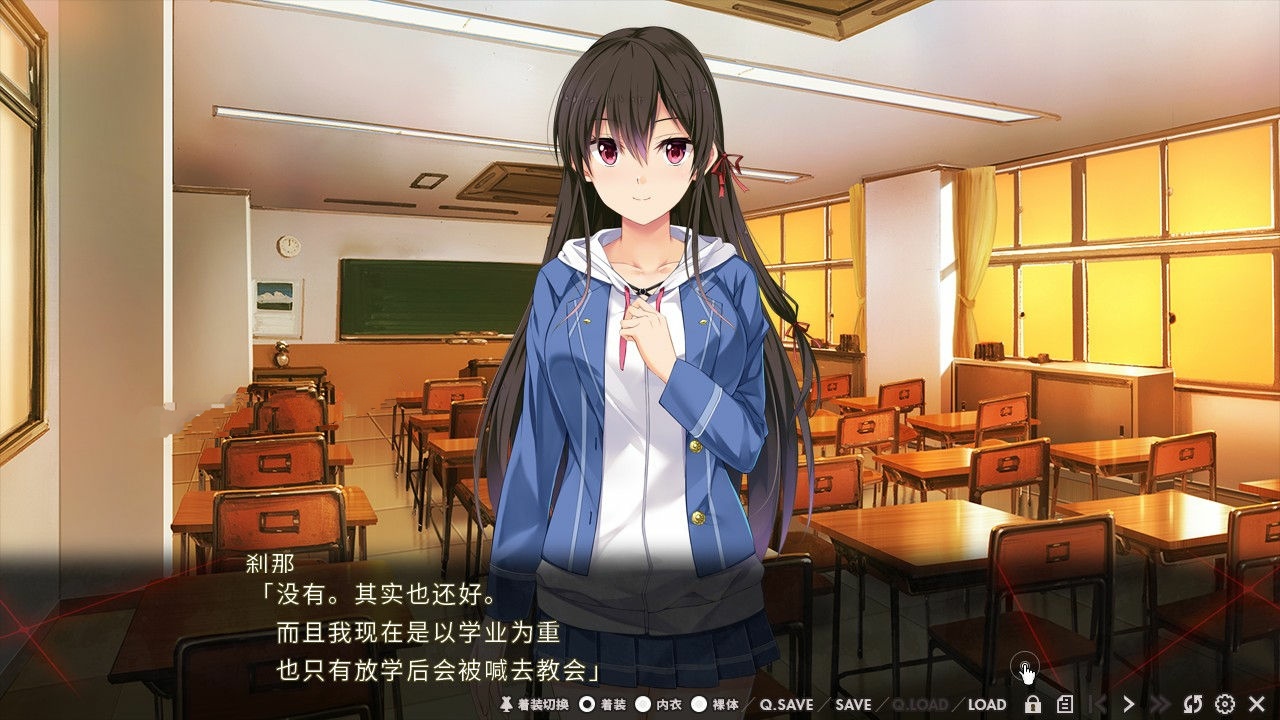Hide the text window with X

point(1257,704)
